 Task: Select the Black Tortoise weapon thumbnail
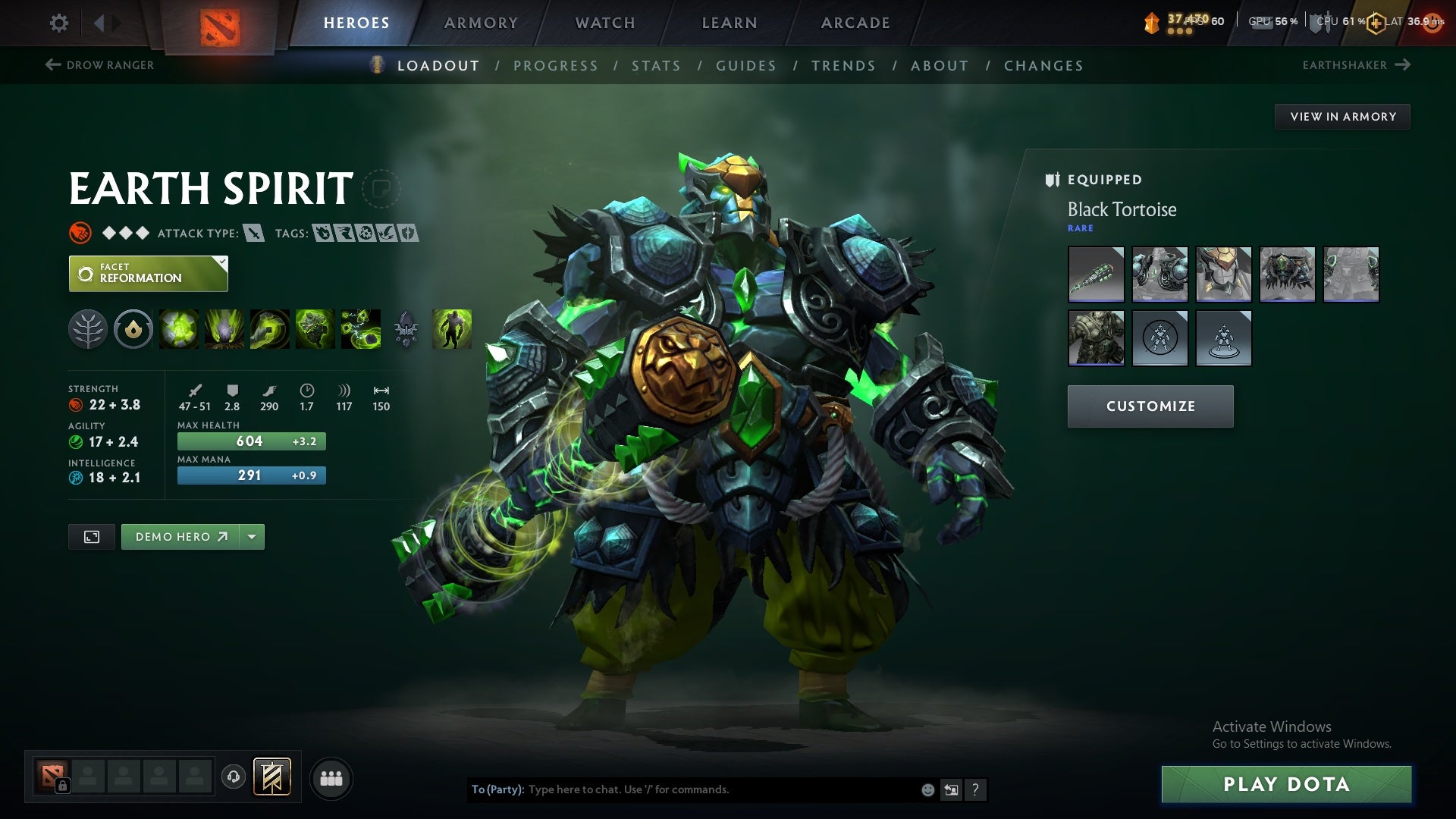tap(1096, 275)
